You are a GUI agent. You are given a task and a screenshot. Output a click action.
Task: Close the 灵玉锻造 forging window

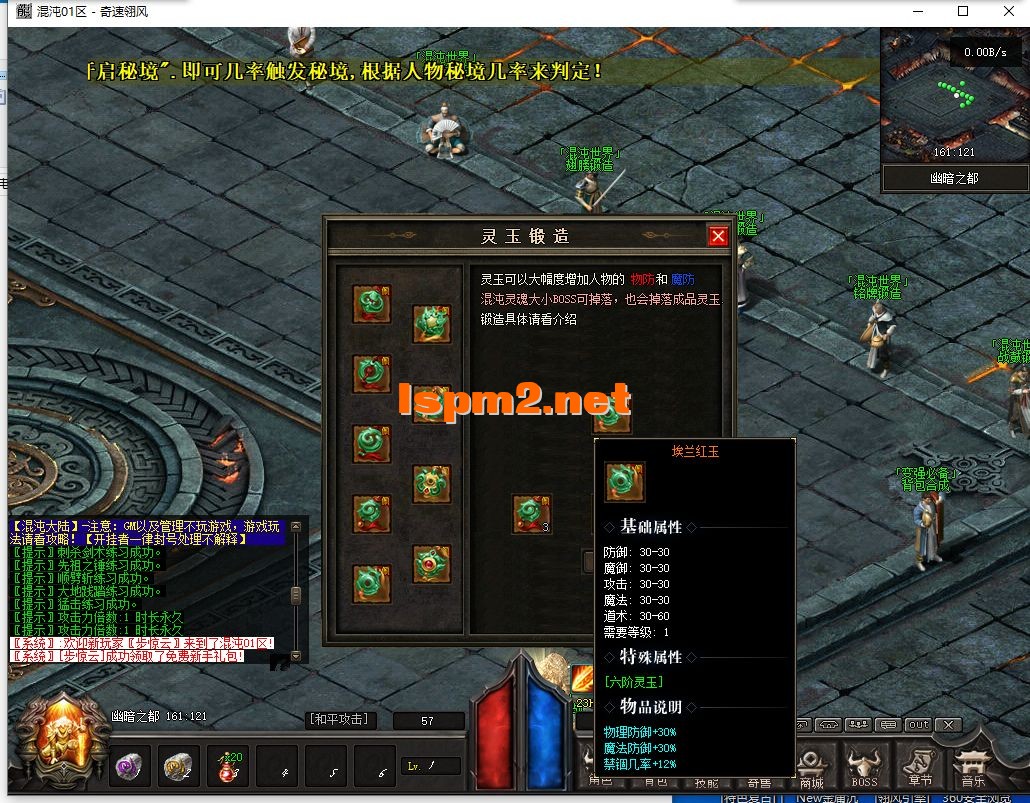click(717, 236)
